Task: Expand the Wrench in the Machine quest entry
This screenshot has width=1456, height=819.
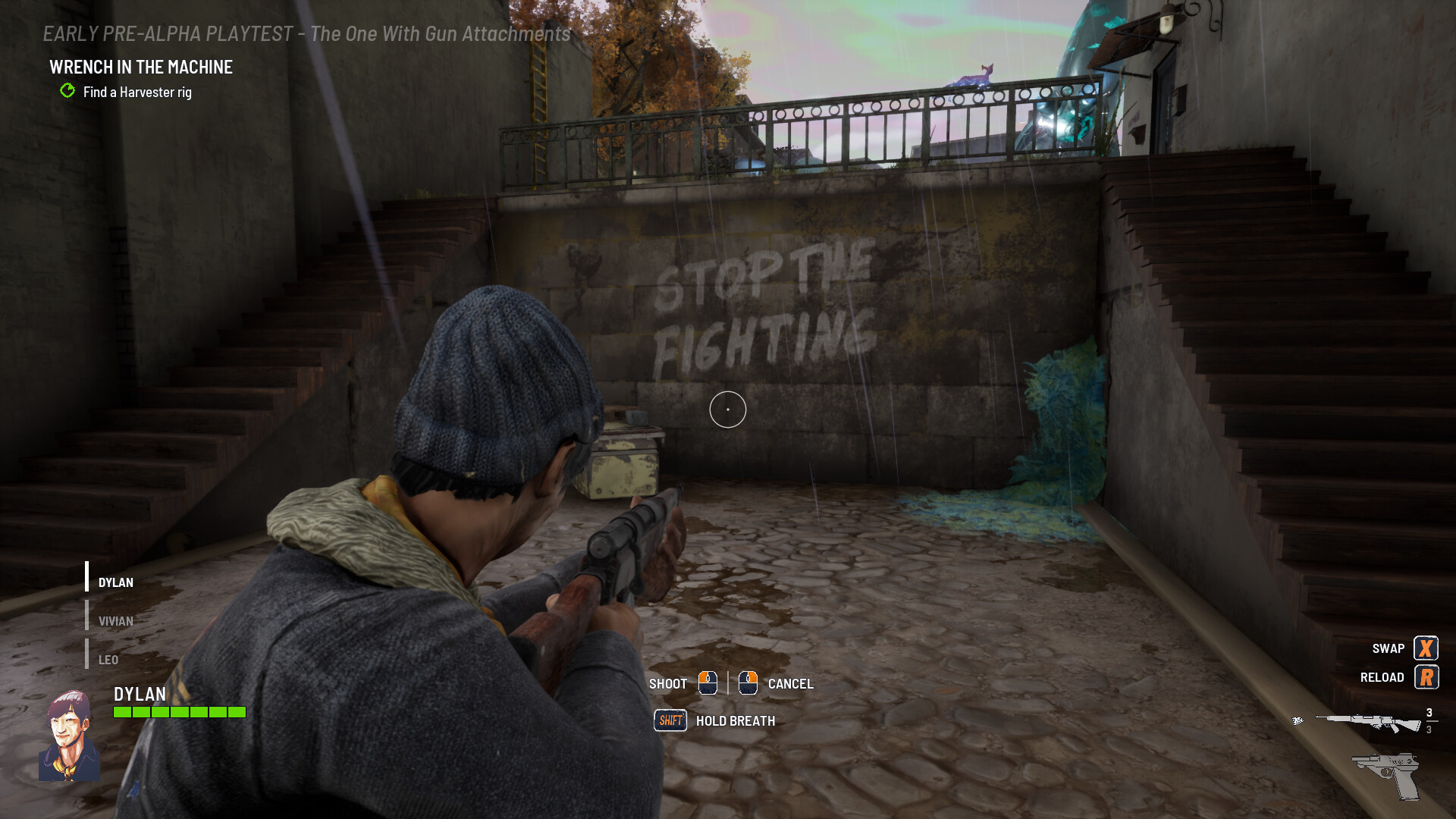Action: point(140,67)
